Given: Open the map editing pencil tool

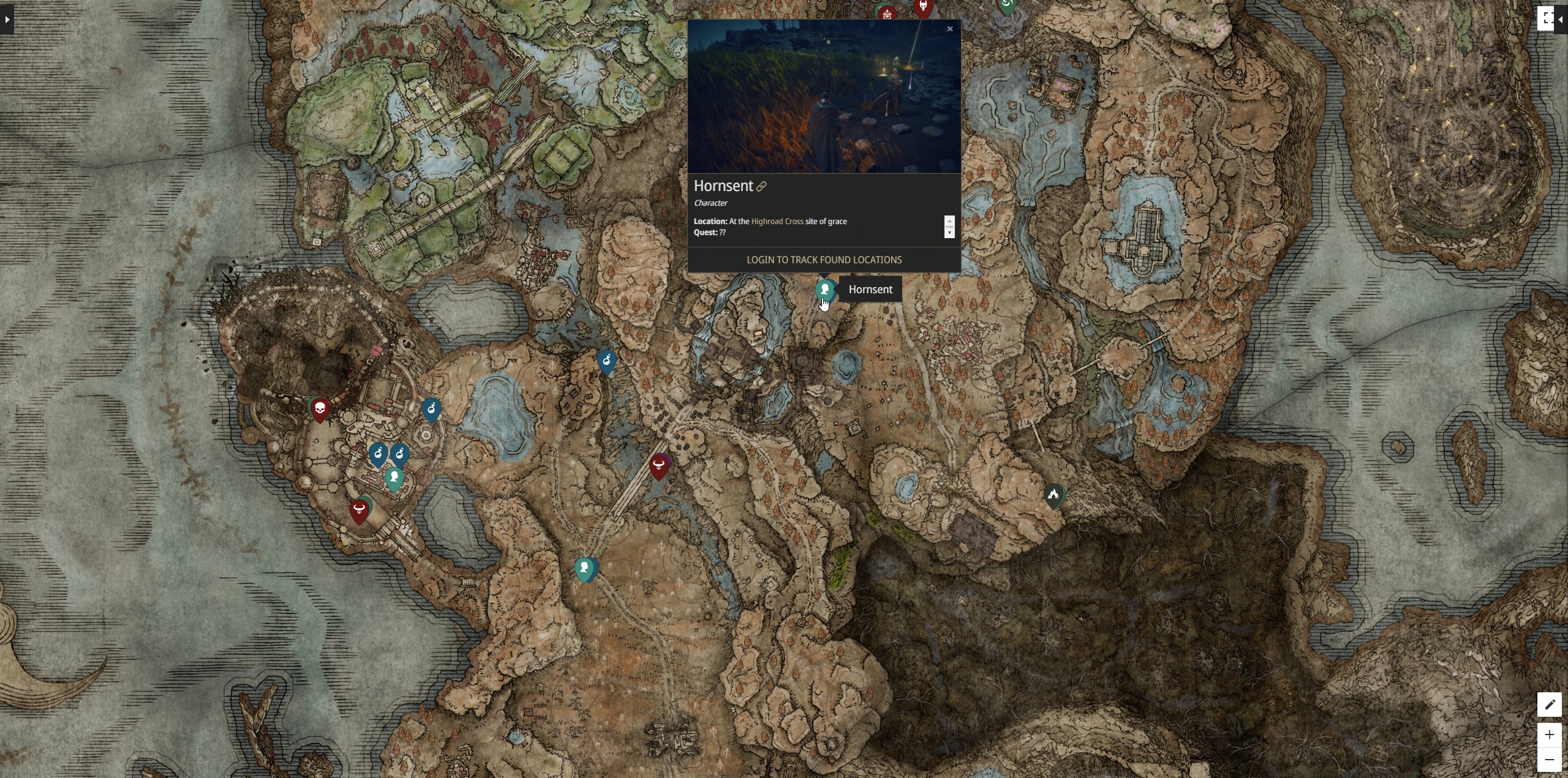Looking at the screenshot, I should pos(1550,705).
